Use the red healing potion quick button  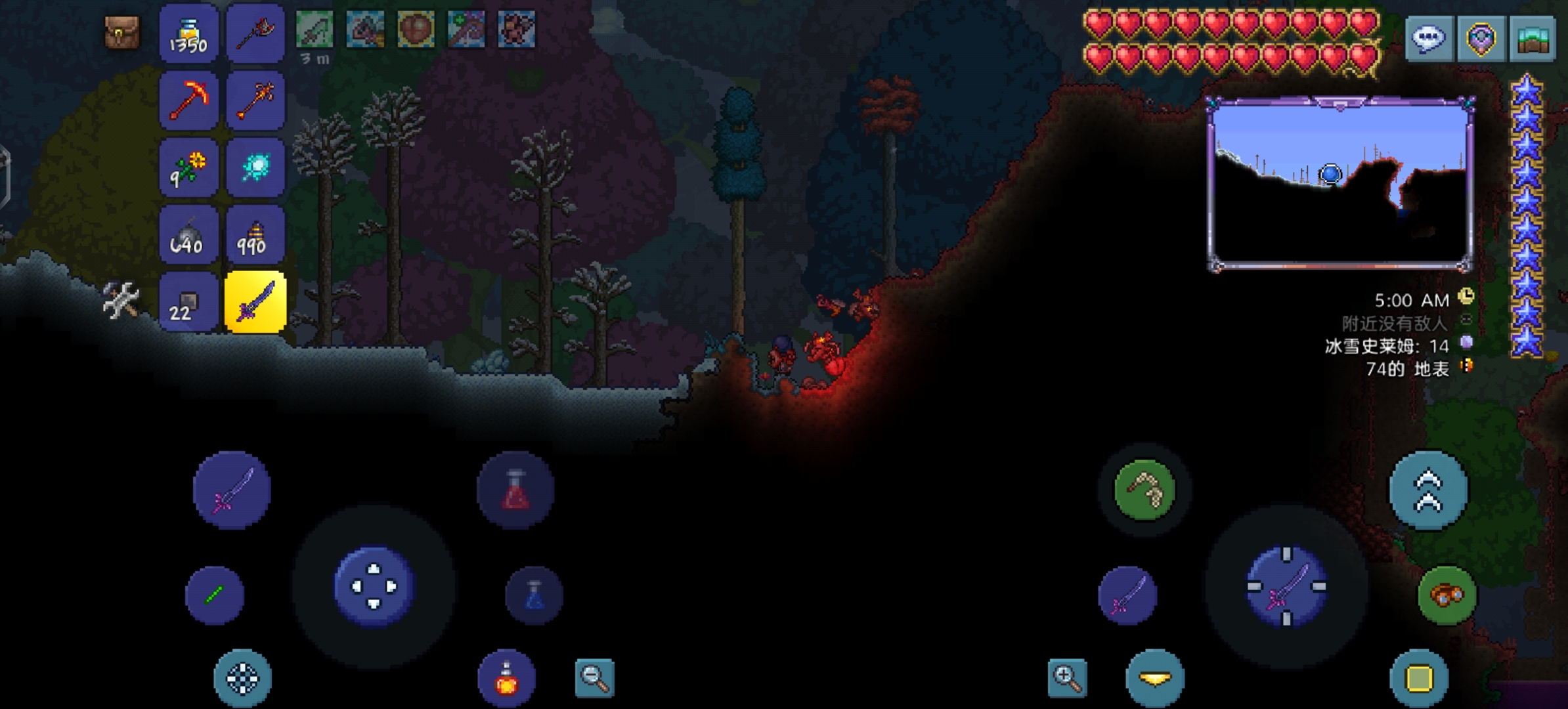pos(515,490)
